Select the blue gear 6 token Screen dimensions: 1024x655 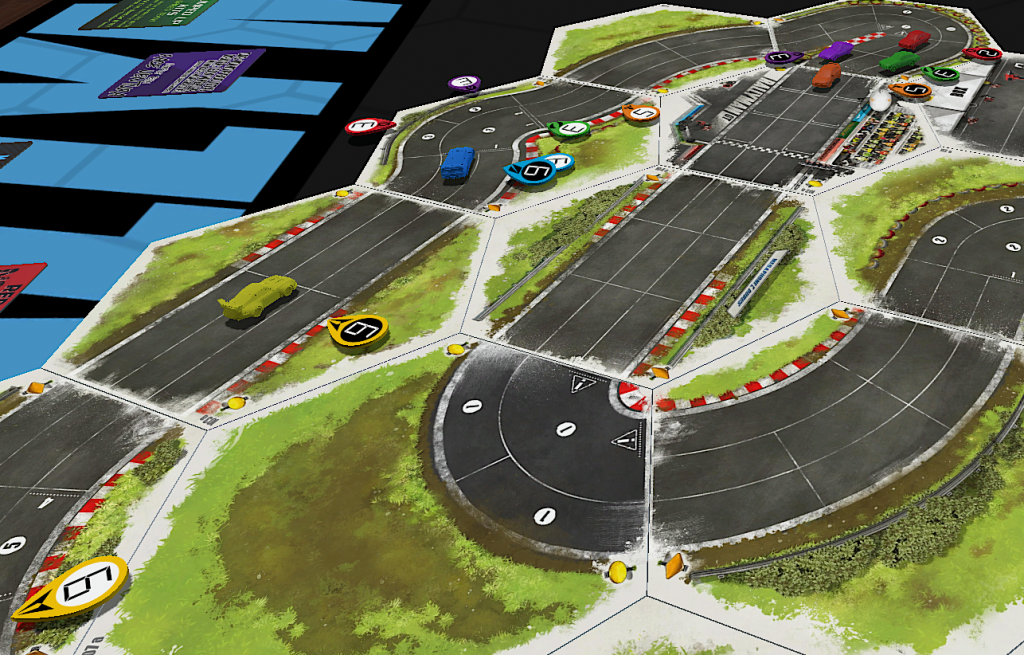point(532,171)
